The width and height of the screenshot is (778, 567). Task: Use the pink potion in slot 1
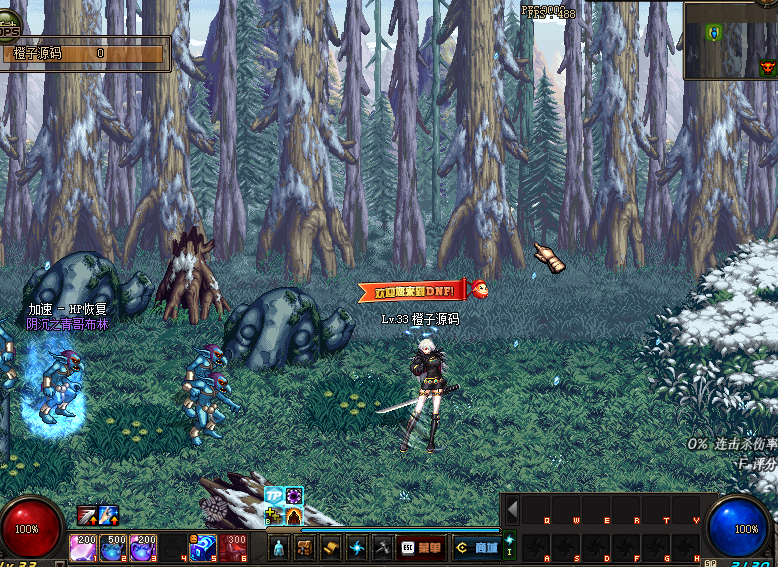click(83, 547)
